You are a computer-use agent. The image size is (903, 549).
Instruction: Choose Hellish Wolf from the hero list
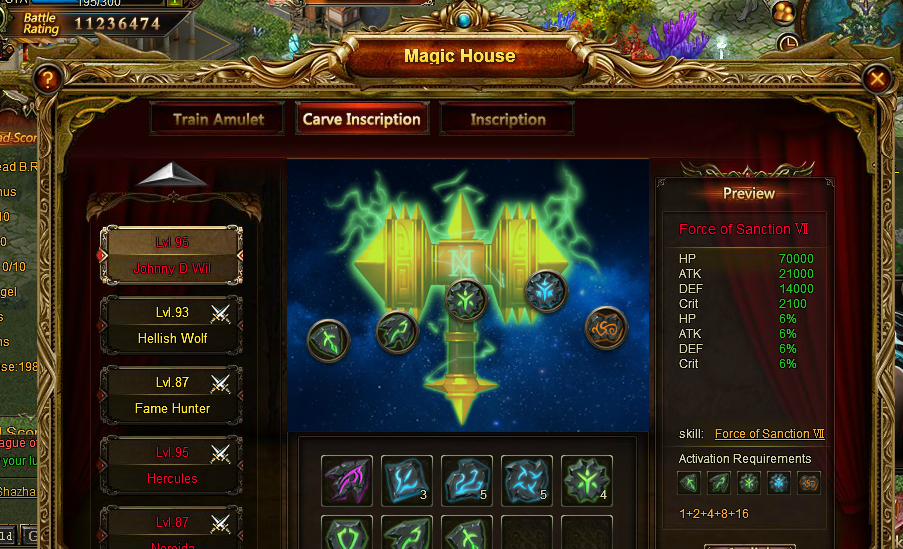pyautogui.click(x=172, y=326)
